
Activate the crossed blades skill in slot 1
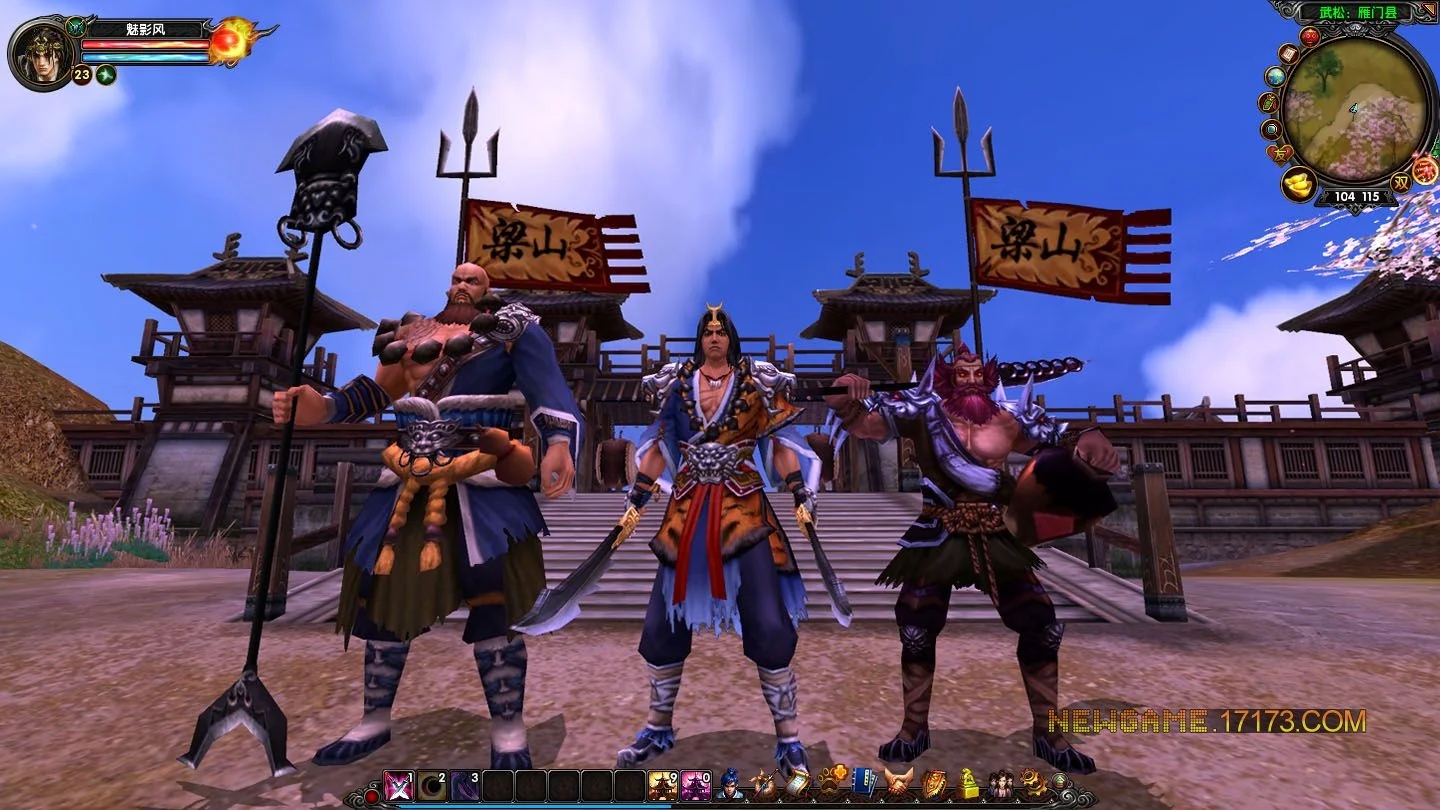tap(399, 786)
